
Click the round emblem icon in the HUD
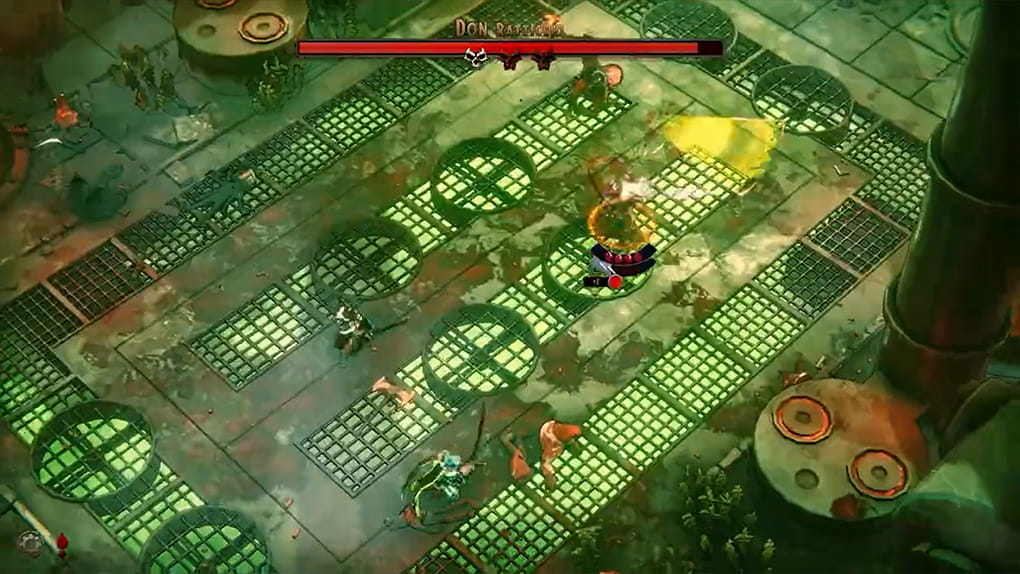tap(30, 543)
